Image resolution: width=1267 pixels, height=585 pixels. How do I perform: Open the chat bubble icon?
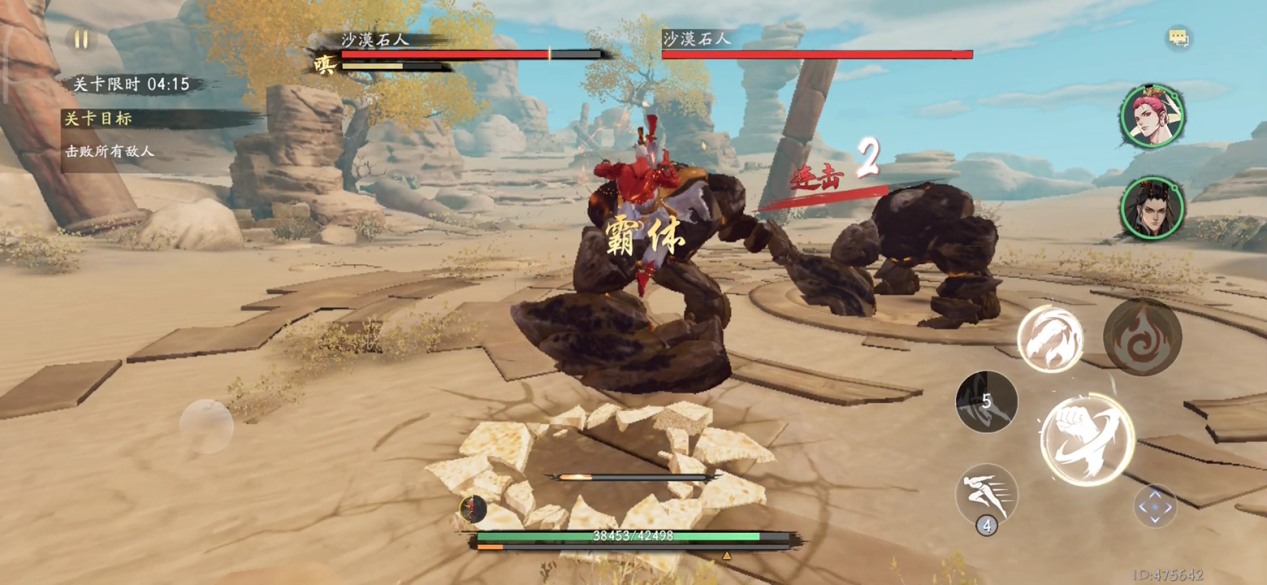pyautogui.click(x=1178, y=38)
